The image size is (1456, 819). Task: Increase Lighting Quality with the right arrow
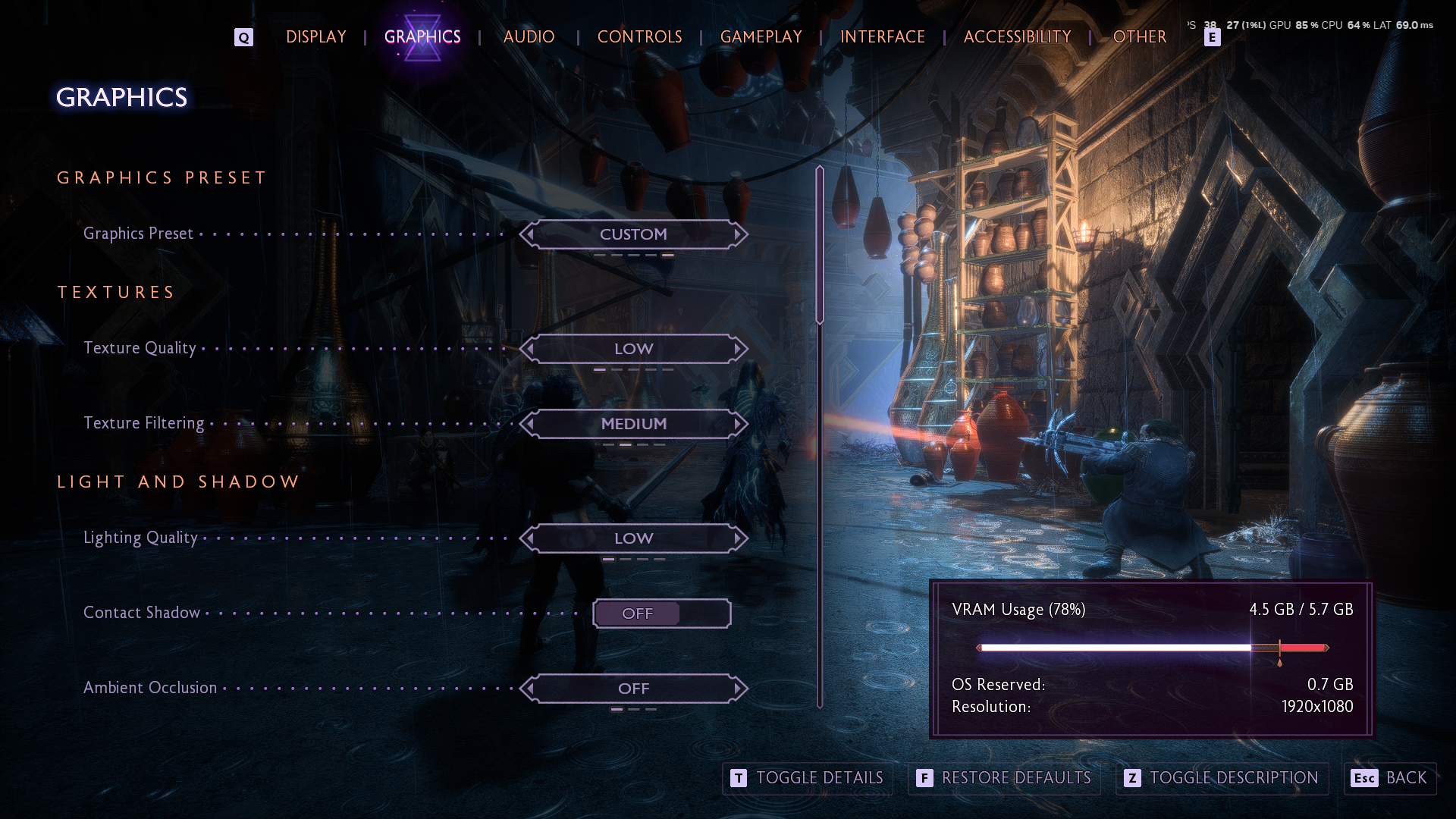pyautogui.click(x=738, y=538)
